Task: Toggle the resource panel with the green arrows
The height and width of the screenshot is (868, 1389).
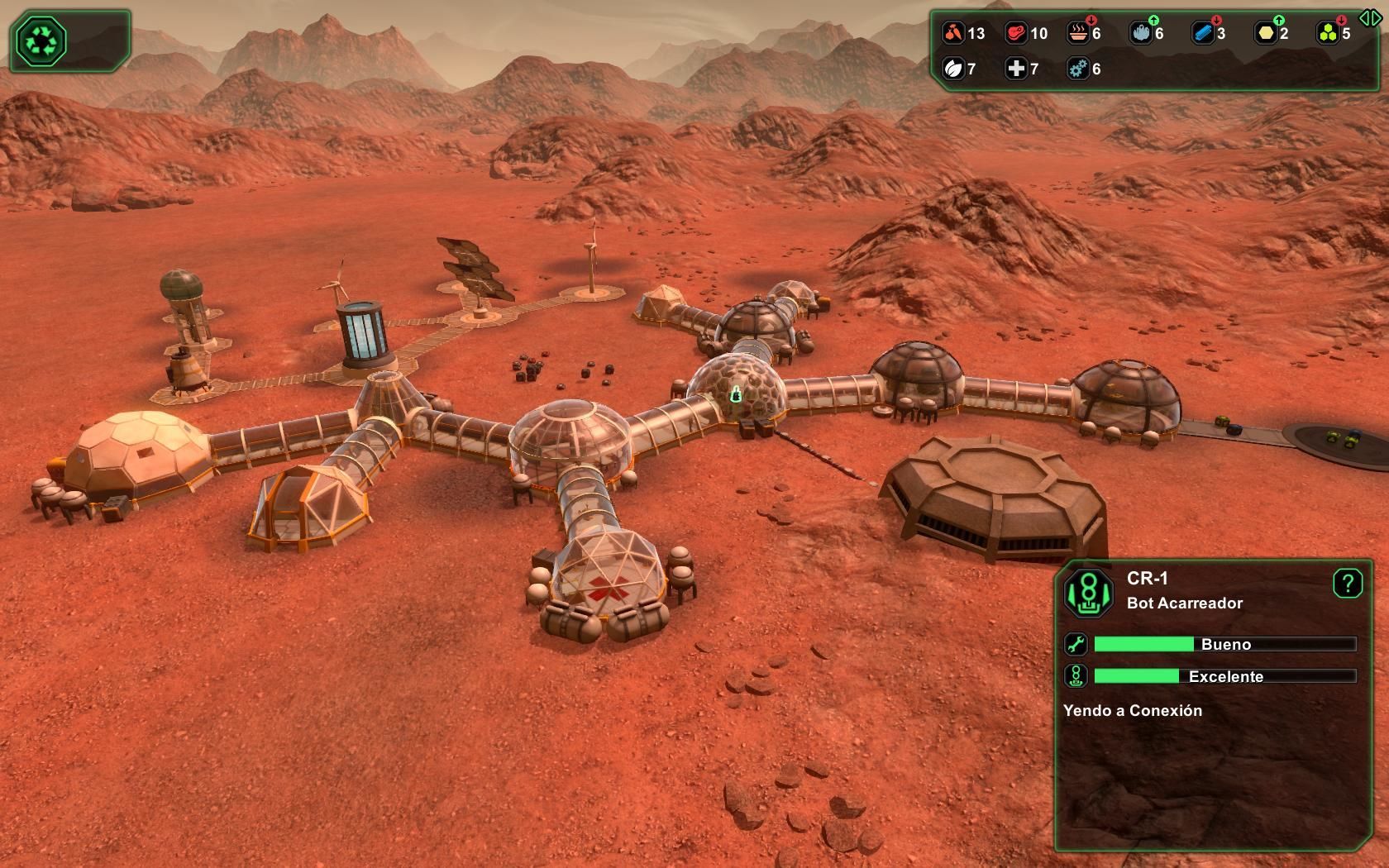Action: click(1369, 17)
